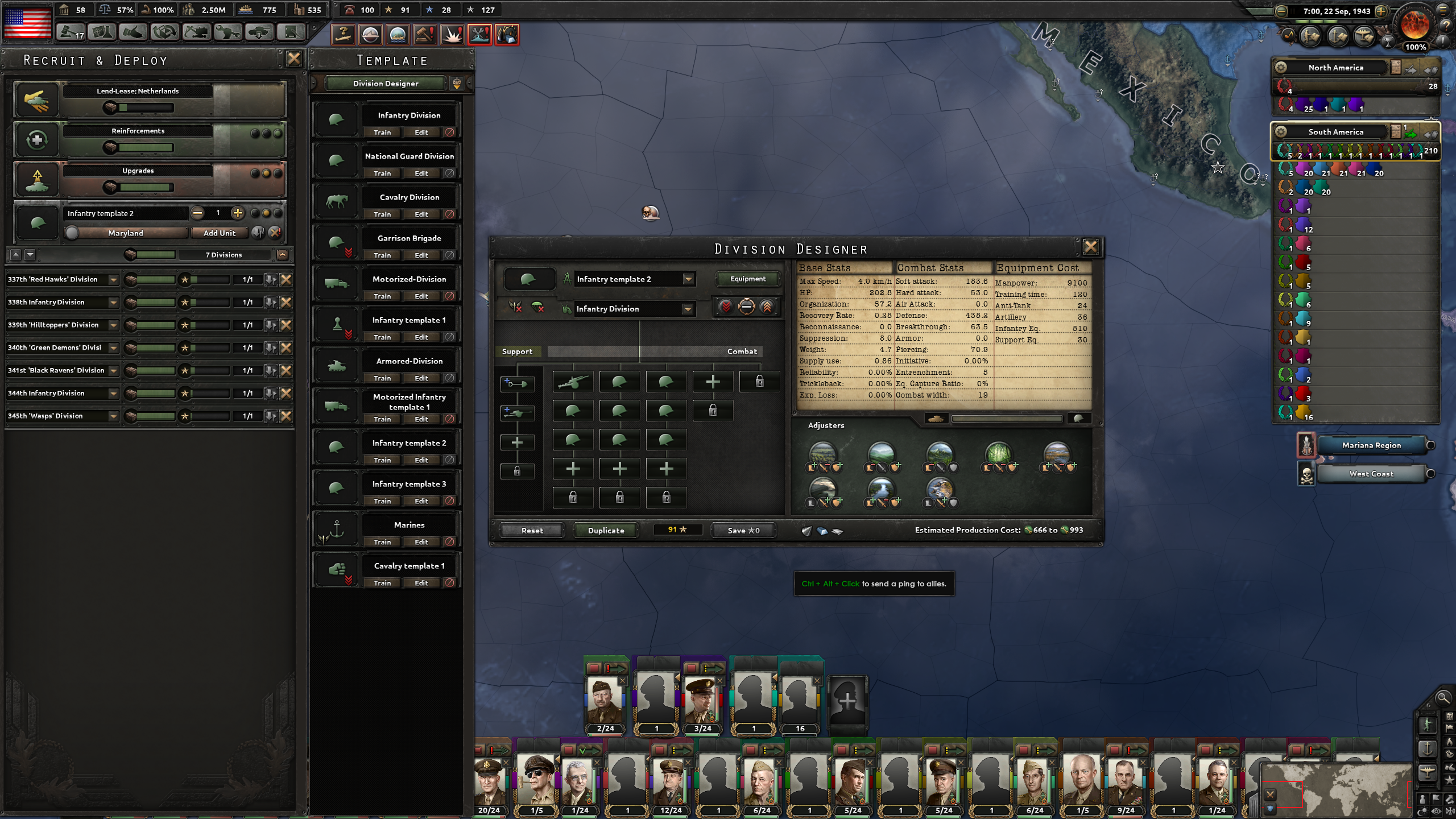The image size is (1456, 819).
Task: Toggle a lock on the empty support company slot
Action: pos(517,471)
